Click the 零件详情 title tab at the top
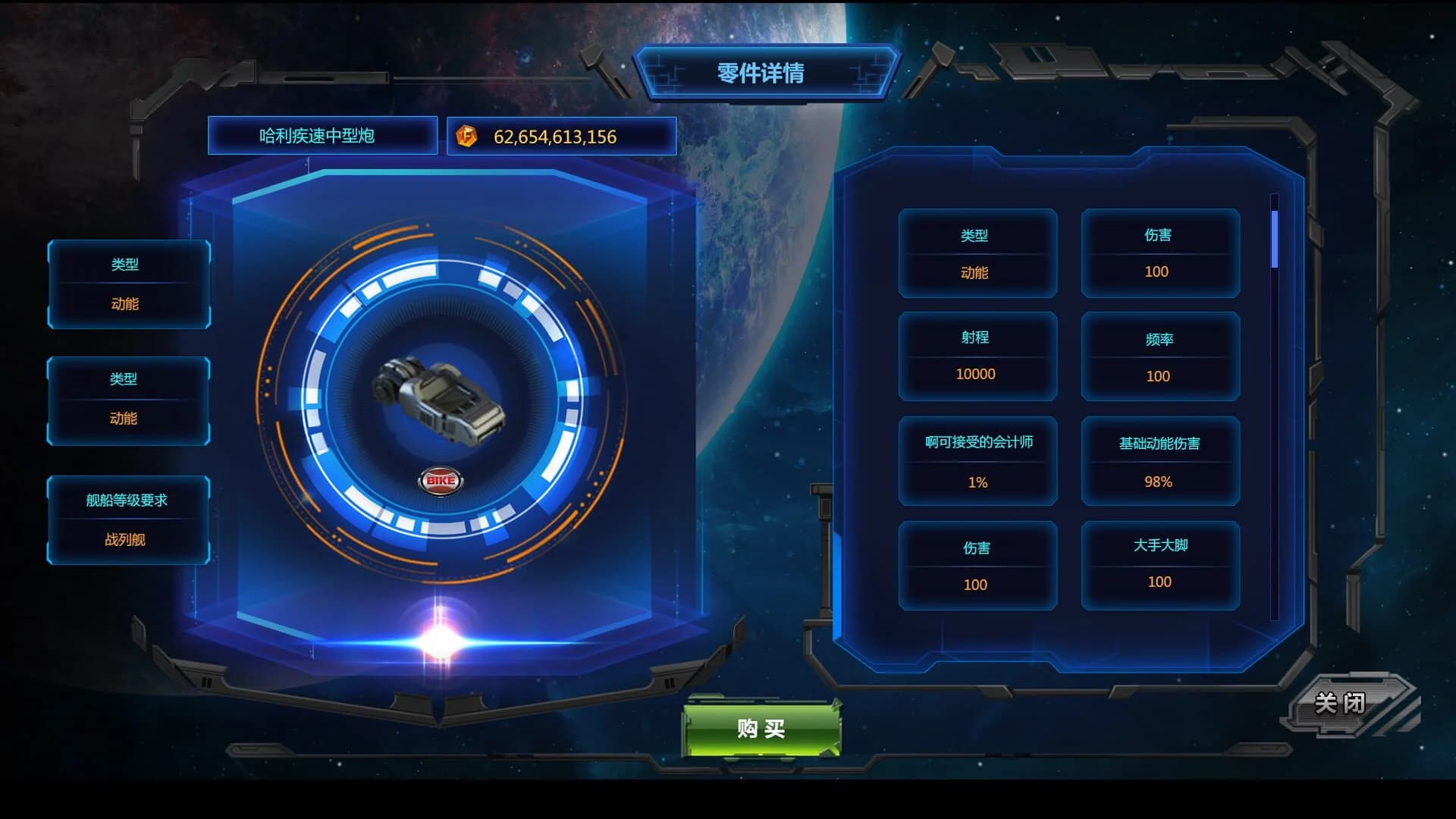Viewport: 1456px width, 819px height. 761,74
